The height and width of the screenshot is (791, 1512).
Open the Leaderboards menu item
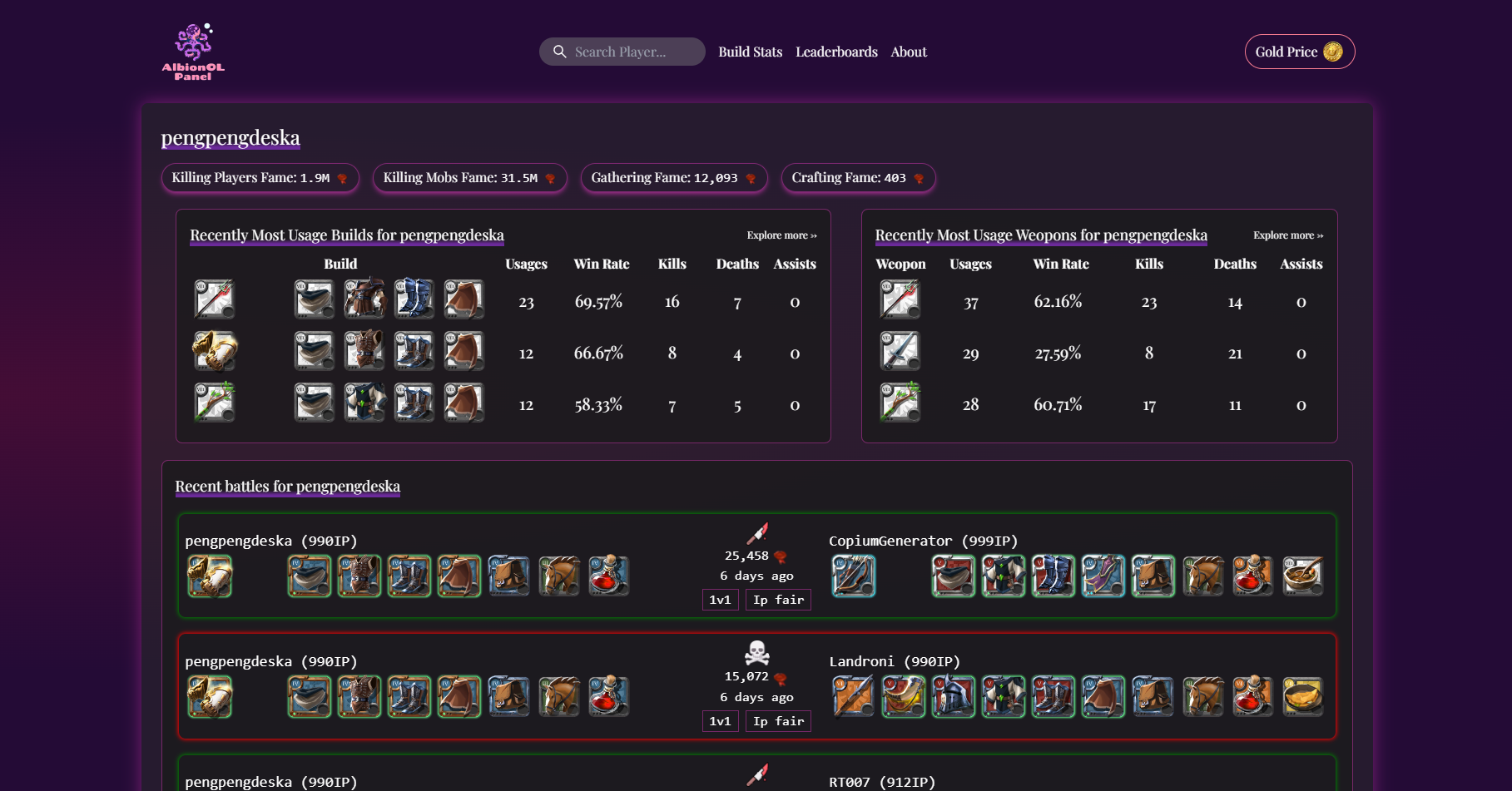pyautogui.click(x=836, y=52)
